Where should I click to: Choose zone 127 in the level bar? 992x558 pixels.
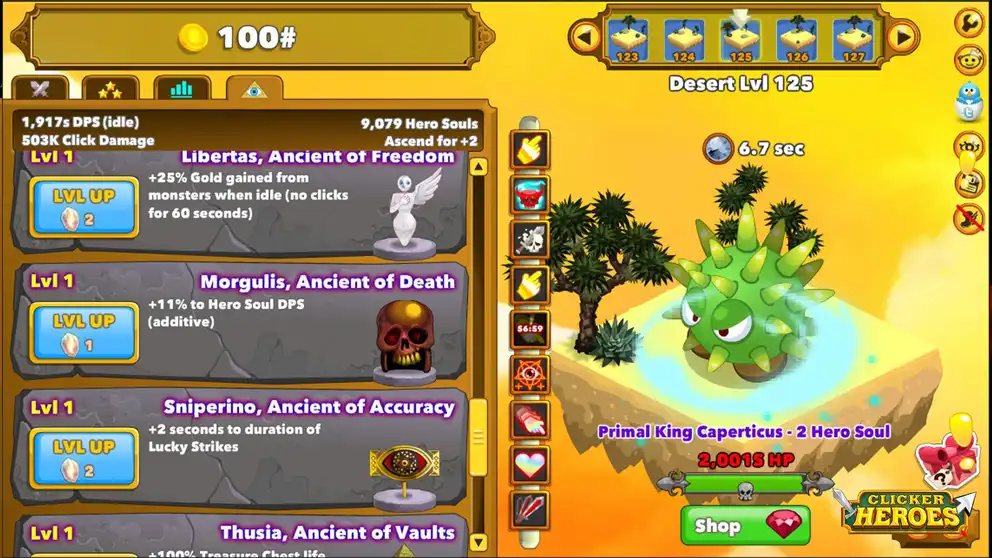coord(853,40)
